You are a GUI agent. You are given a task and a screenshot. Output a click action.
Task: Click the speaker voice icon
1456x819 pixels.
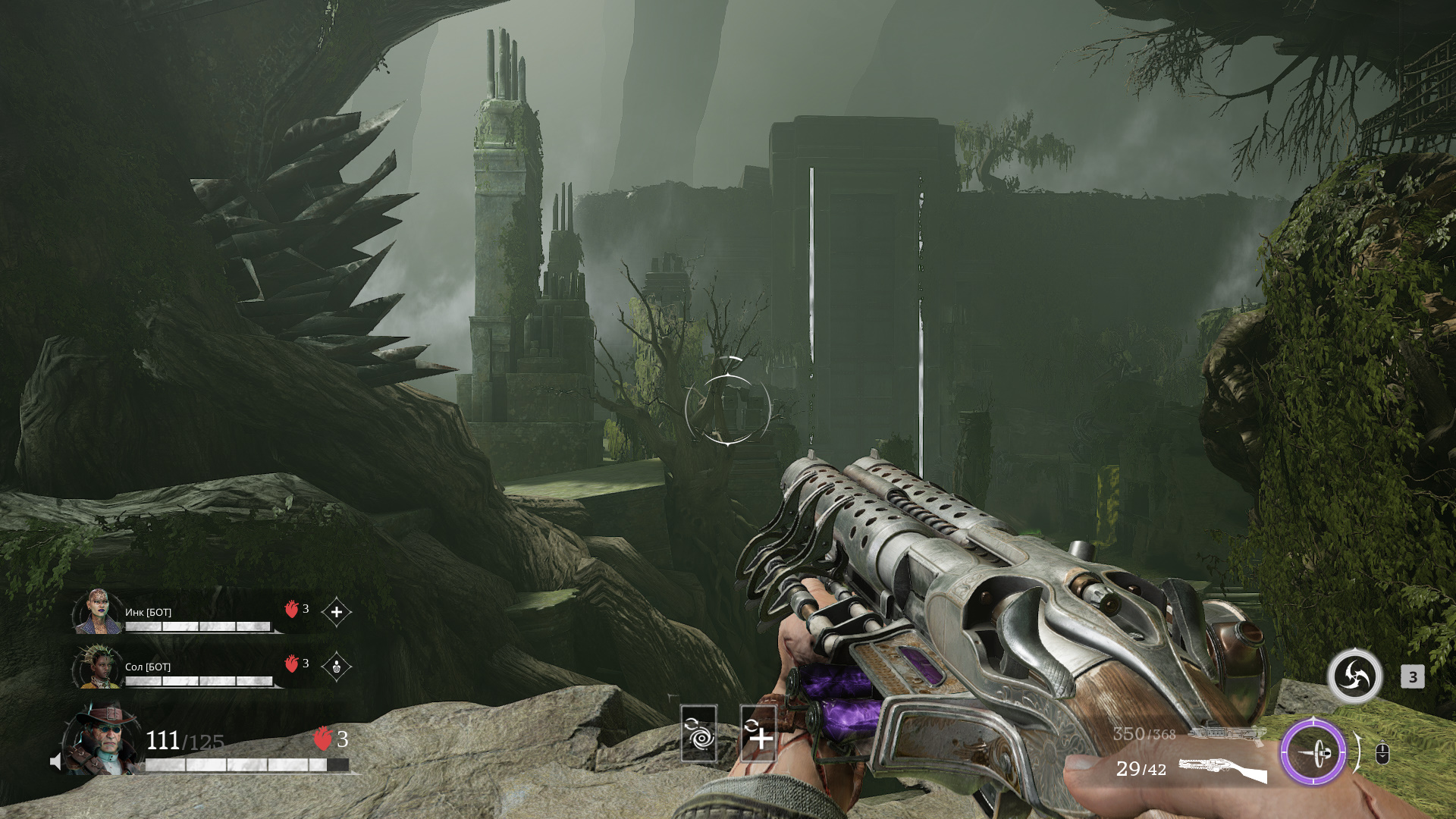(55, 761)
